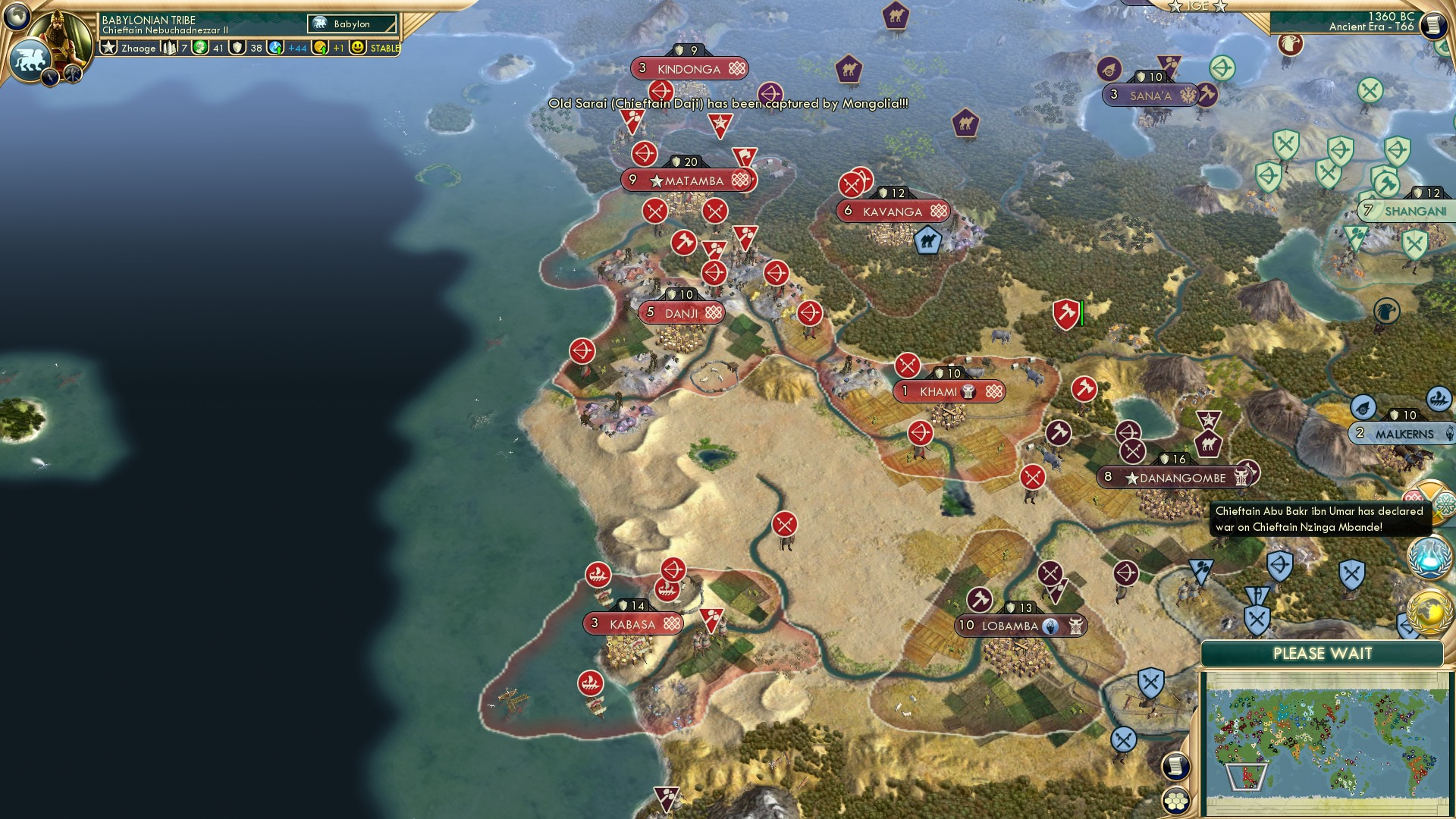Open Social Policies via the Zhaoge culture star
This screenshot has height=819, width=1456.
click(x=110, y=46)
